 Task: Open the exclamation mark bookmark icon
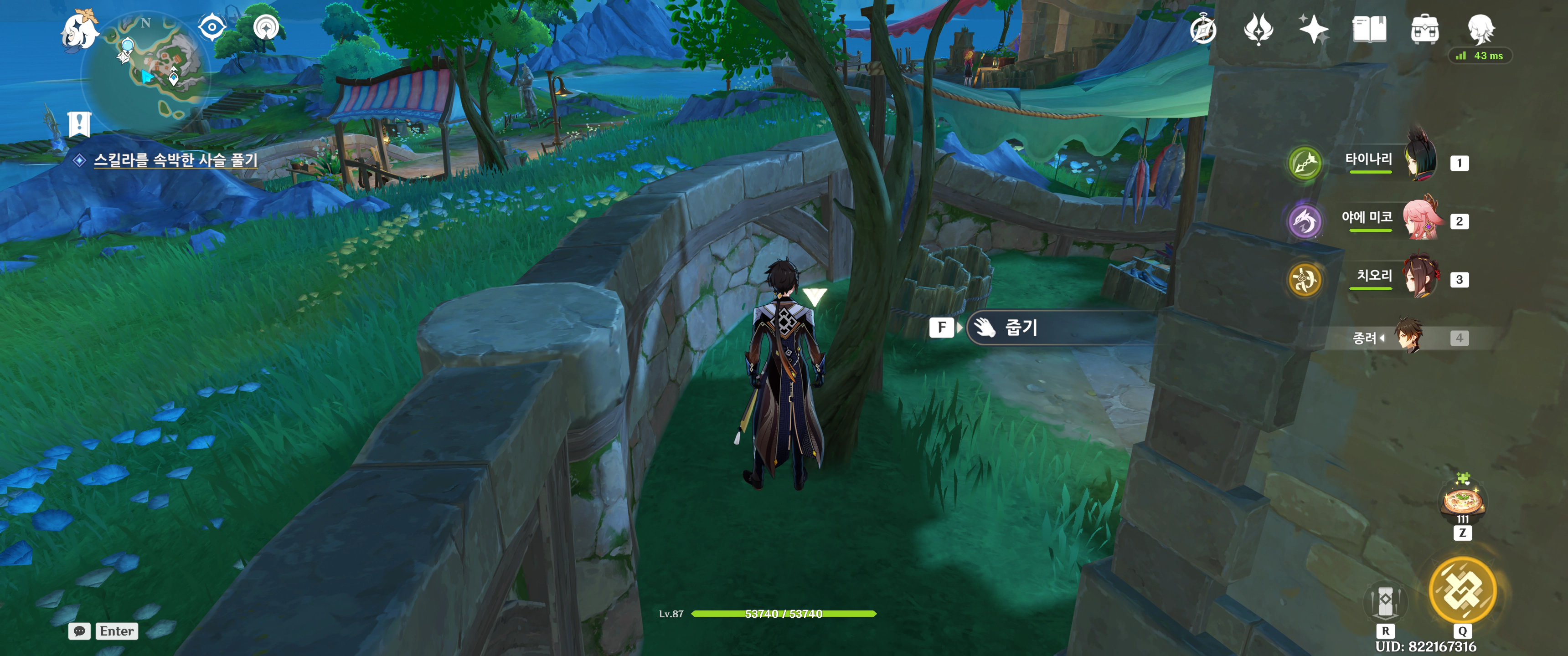pyautogui.click(x=79, y=125)
